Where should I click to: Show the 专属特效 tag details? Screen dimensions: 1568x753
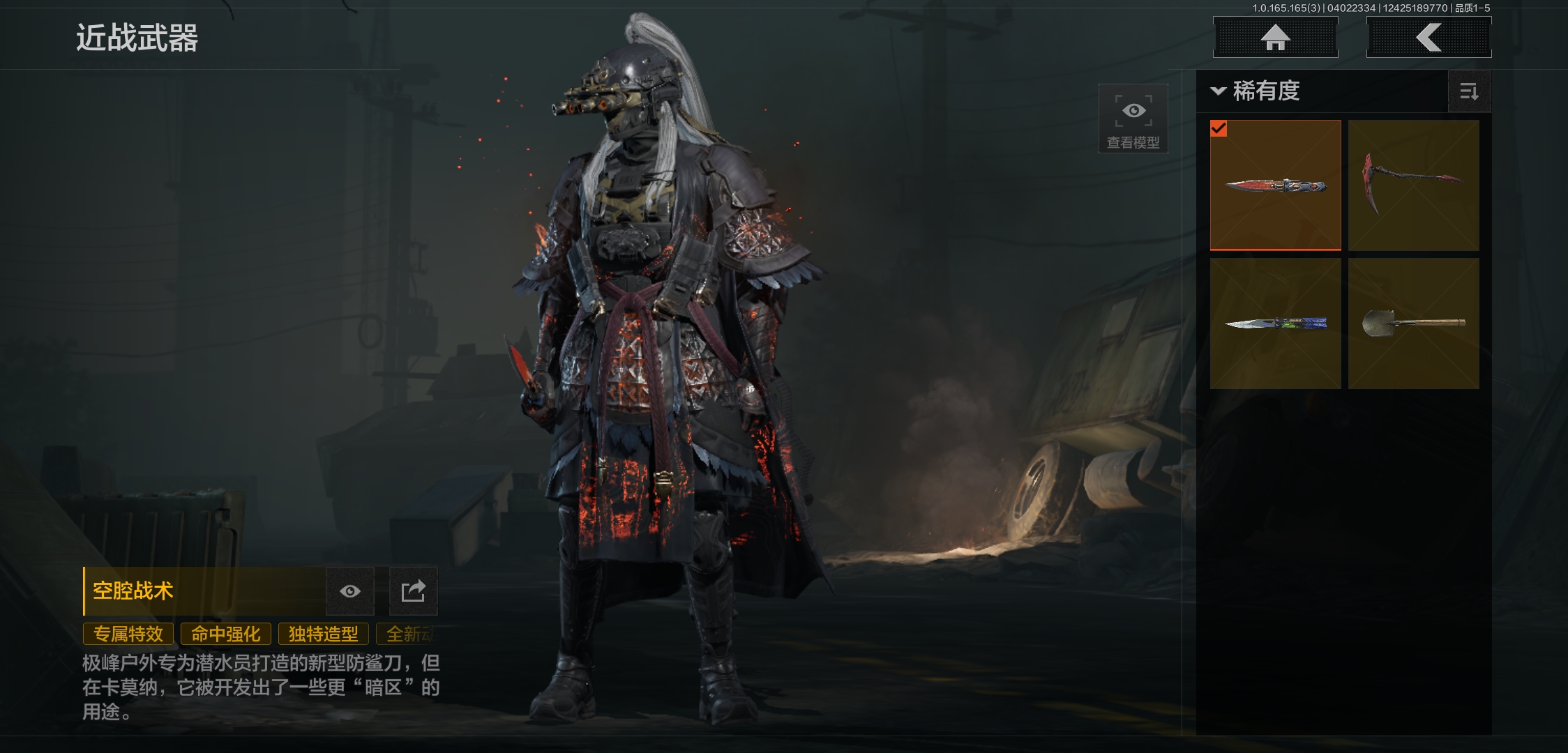pyautogui.click(x=128, y=634)
